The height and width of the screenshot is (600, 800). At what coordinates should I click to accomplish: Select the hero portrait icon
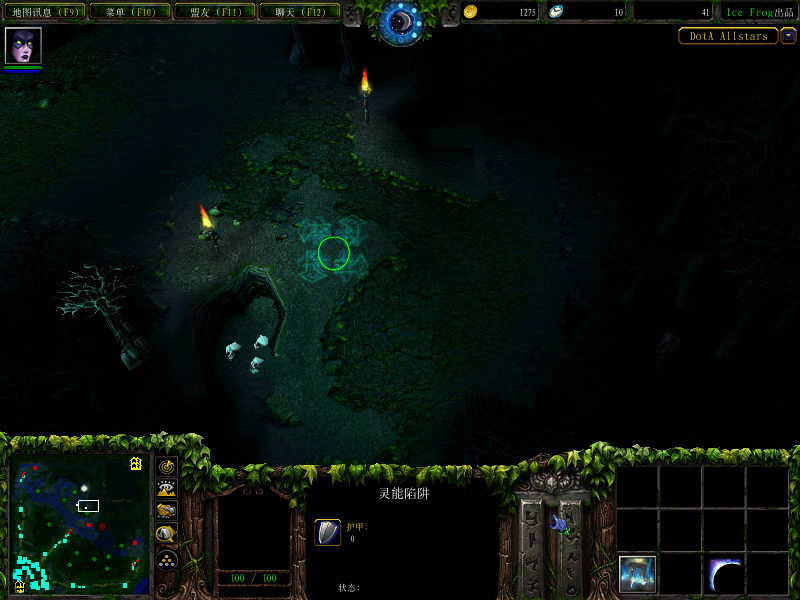tap(23, 46)
